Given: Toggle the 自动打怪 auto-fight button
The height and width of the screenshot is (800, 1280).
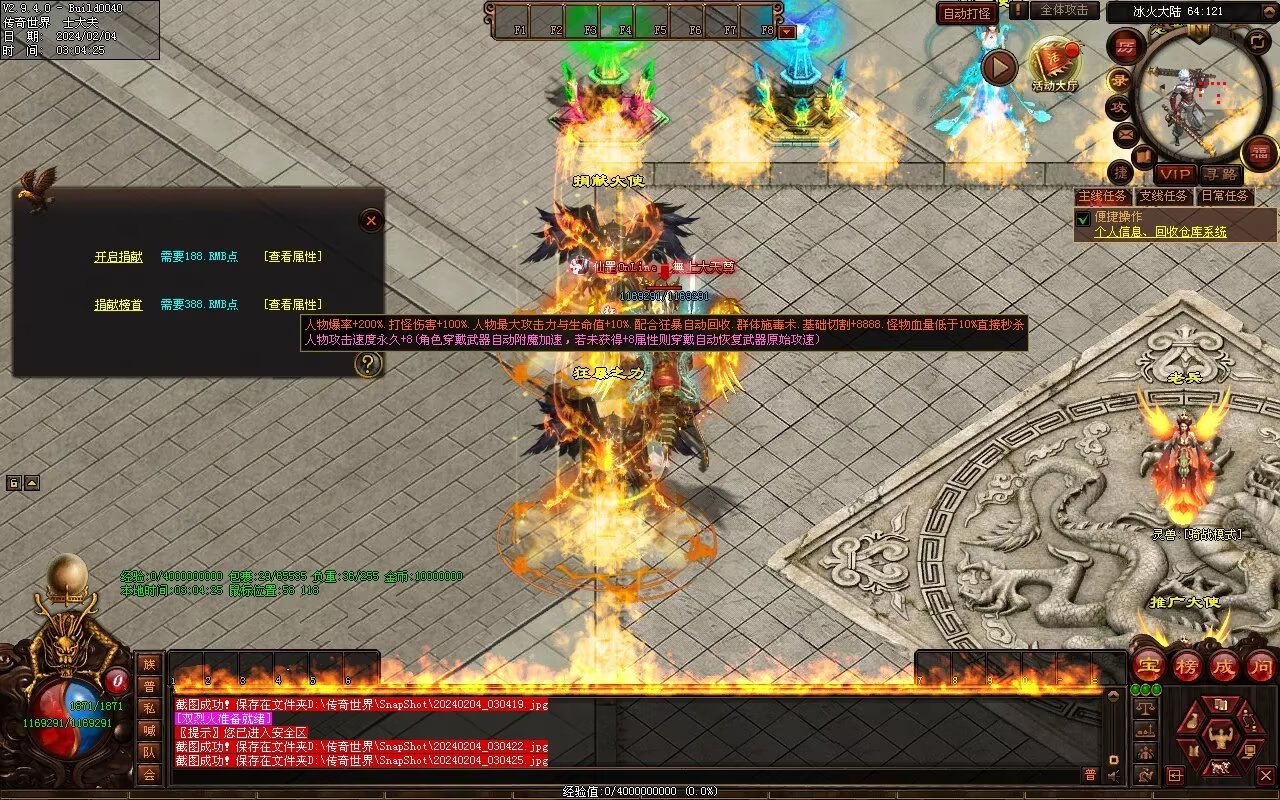Looking at the screenshot, I should tap(967, 13).
